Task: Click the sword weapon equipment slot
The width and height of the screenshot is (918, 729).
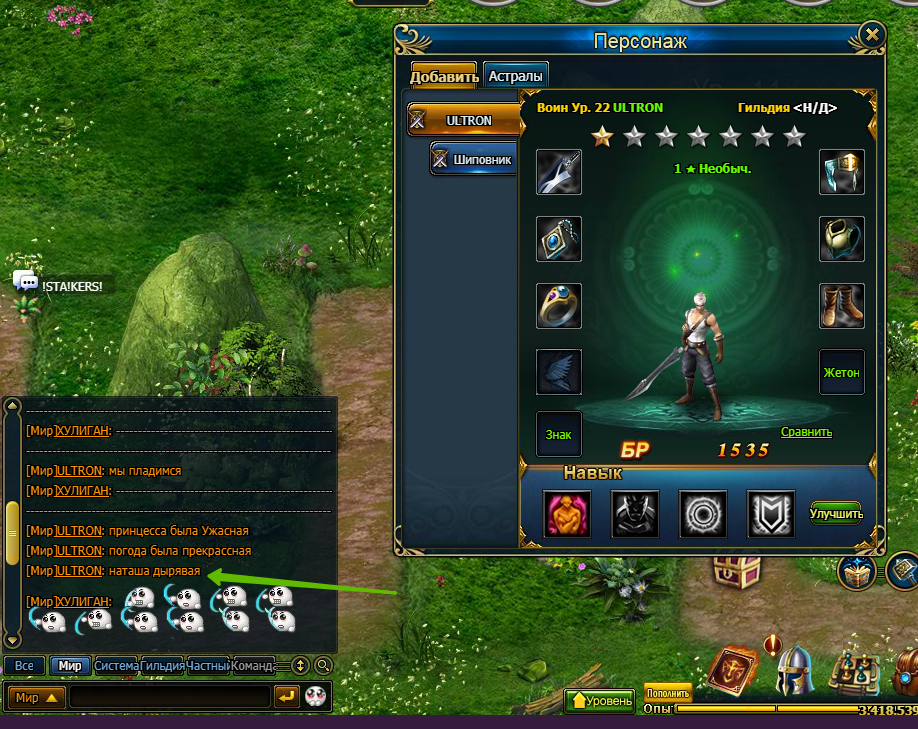Action: click(559, 172)
